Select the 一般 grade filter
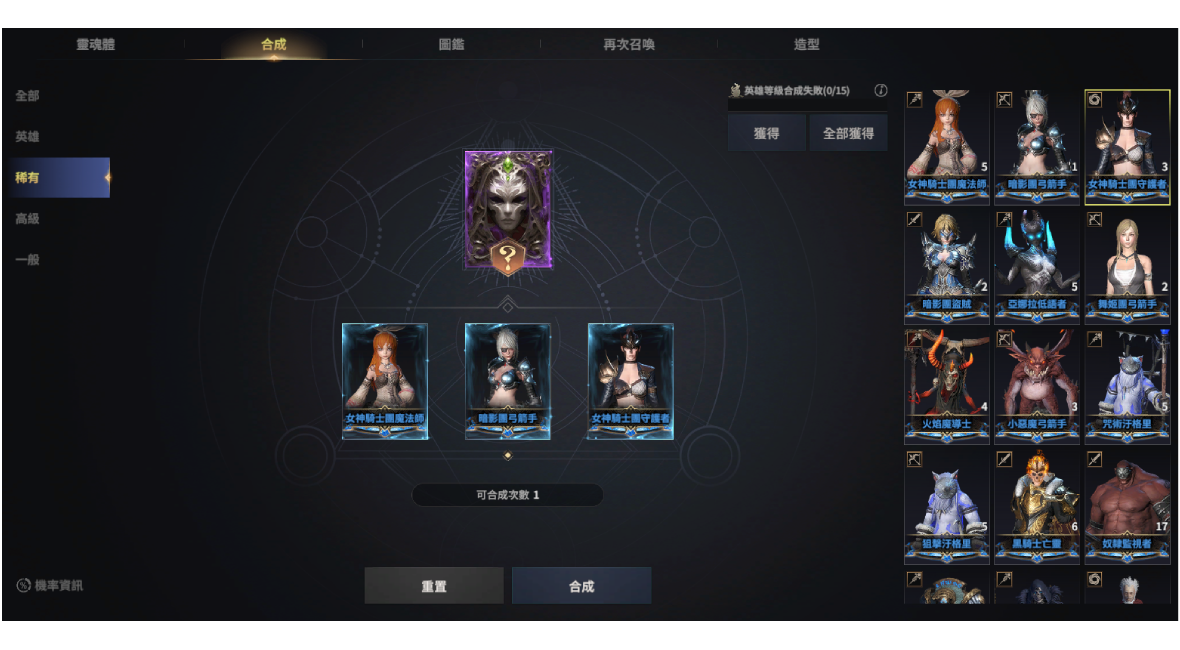The width and height of the screenshot is (1180, 650). point(28,260)
